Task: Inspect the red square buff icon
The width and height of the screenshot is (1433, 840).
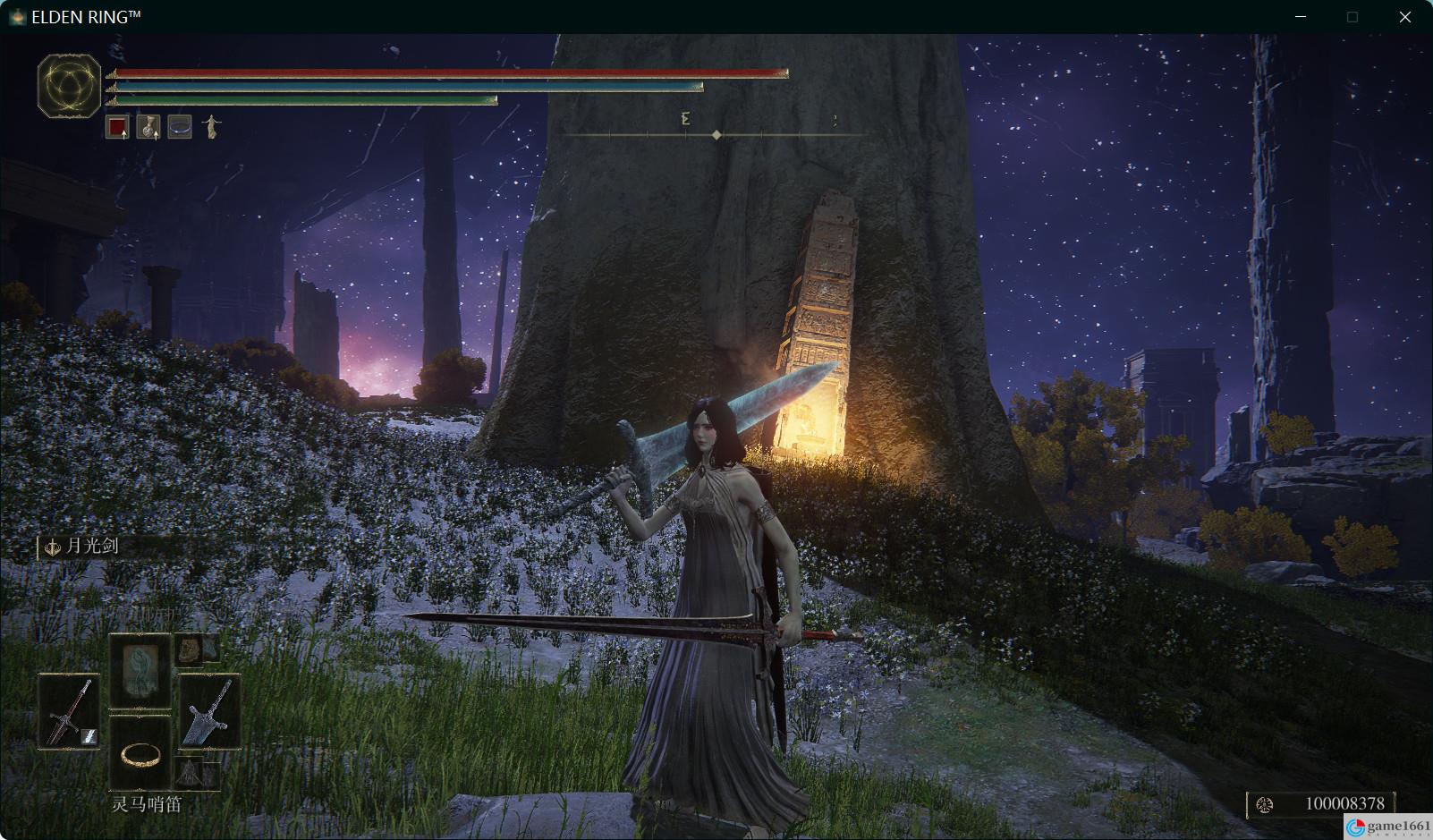Action: [x=117, y=127]
